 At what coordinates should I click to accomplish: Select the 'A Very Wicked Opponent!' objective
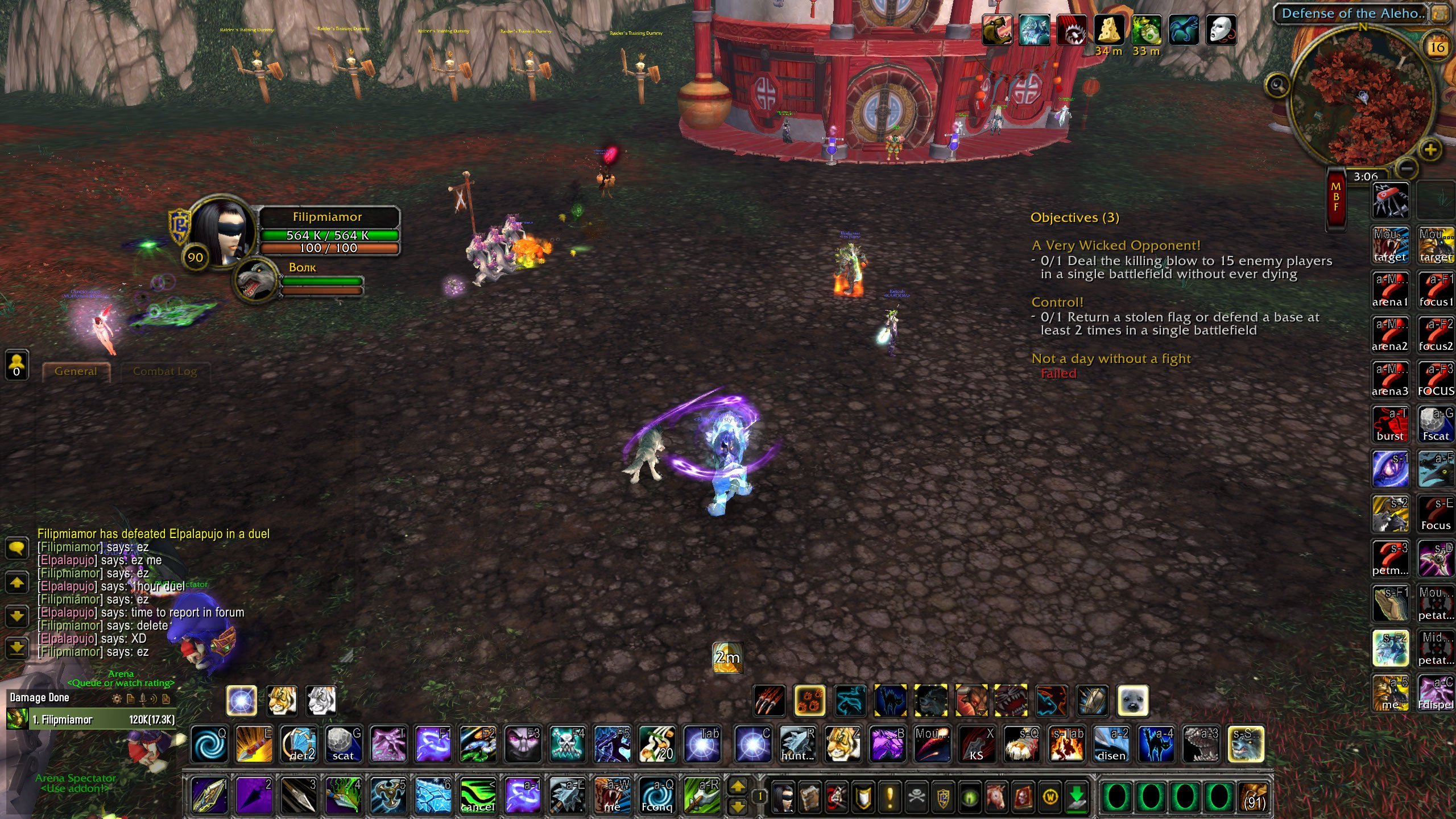[1116, 245]
